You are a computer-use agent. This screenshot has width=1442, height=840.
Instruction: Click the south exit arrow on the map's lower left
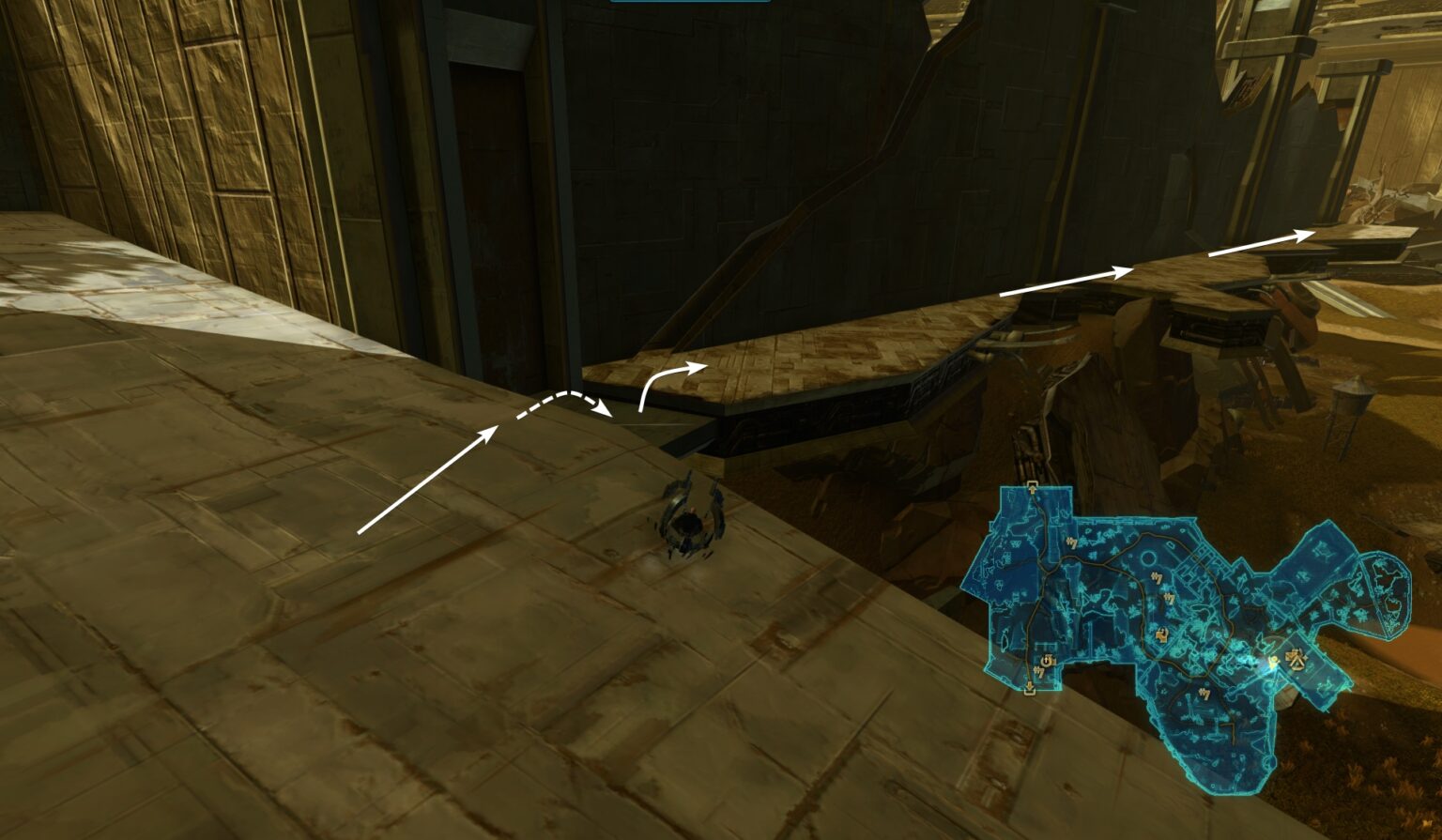[x=1028, y=686]
